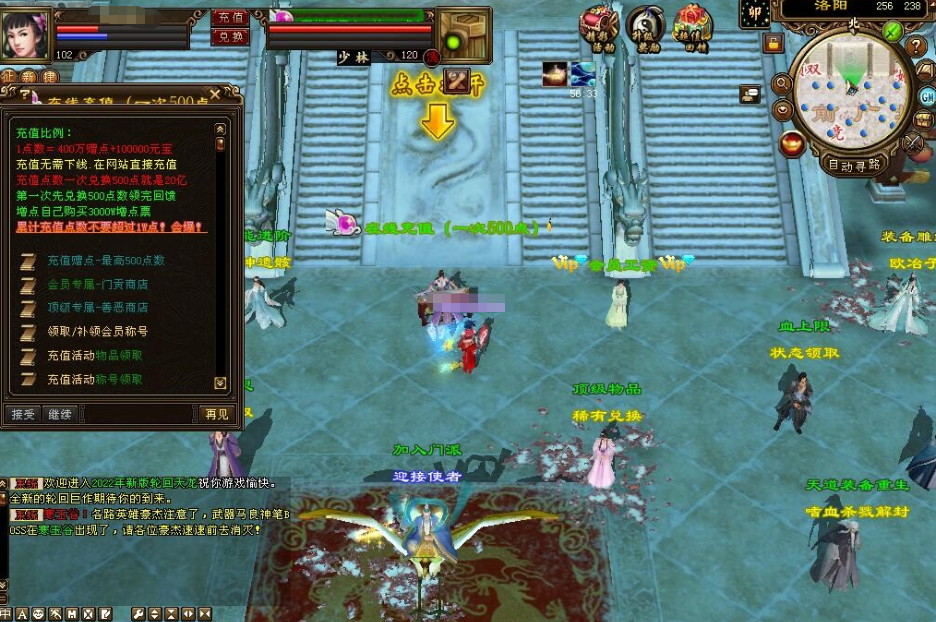Click the target portrait frame
This screenshot has width=936, height=622.
click(x=464, y=35)
